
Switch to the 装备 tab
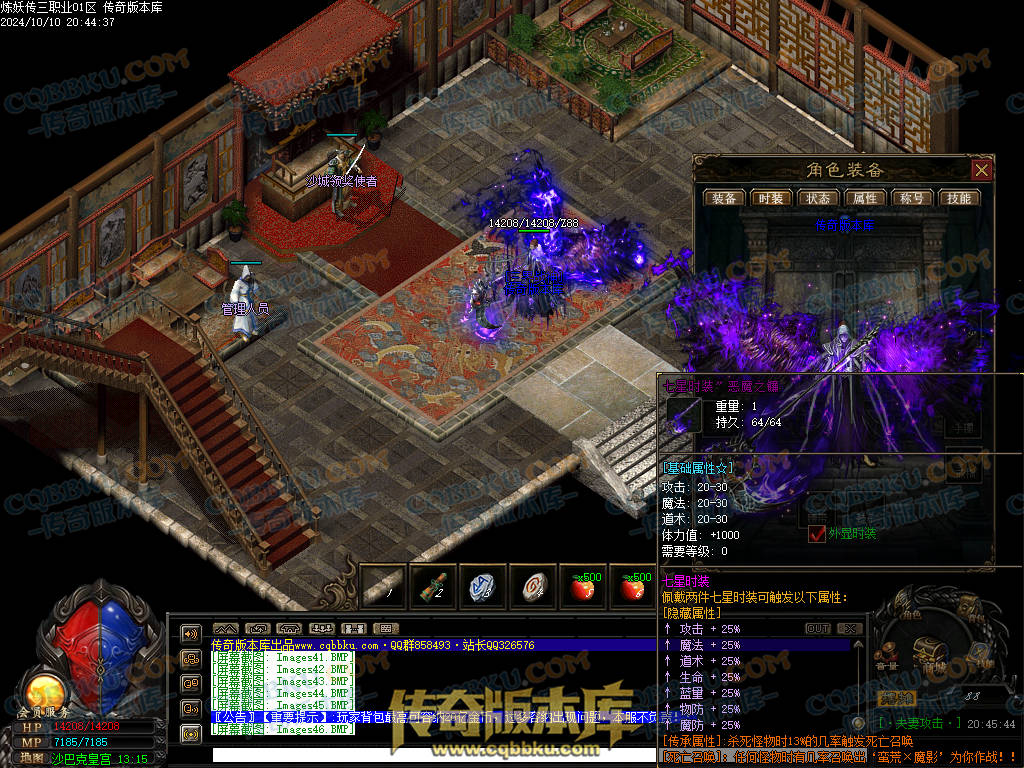[724, 198]
